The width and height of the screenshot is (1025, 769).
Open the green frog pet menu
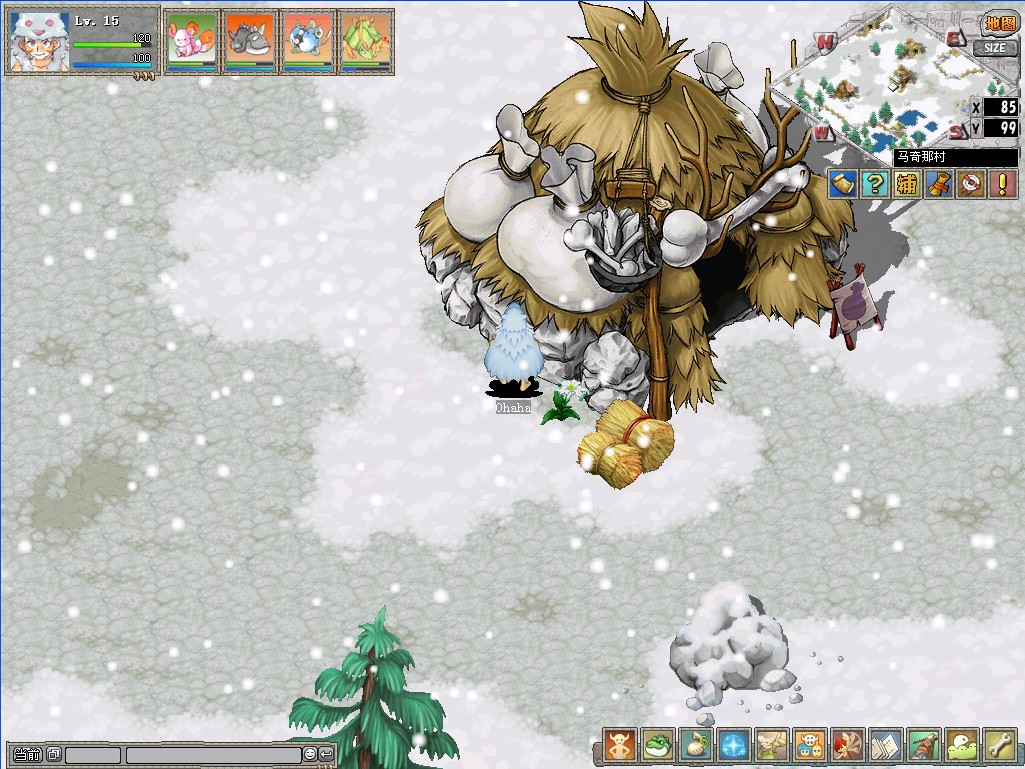point(657,745)
